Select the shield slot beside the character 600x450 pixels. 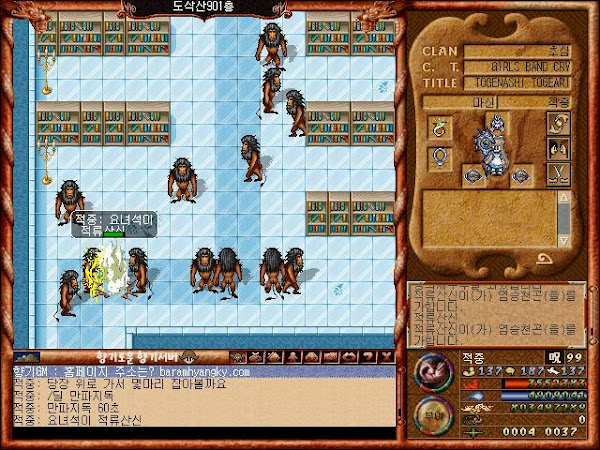(471, 176)
